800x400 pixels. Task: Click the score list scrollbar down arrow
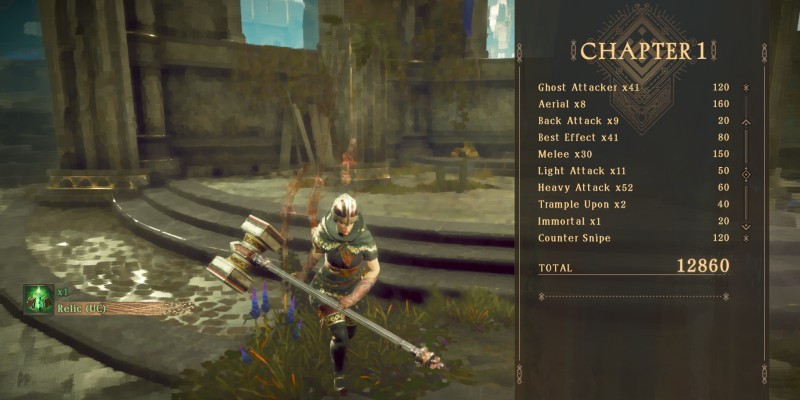[746, 223]
